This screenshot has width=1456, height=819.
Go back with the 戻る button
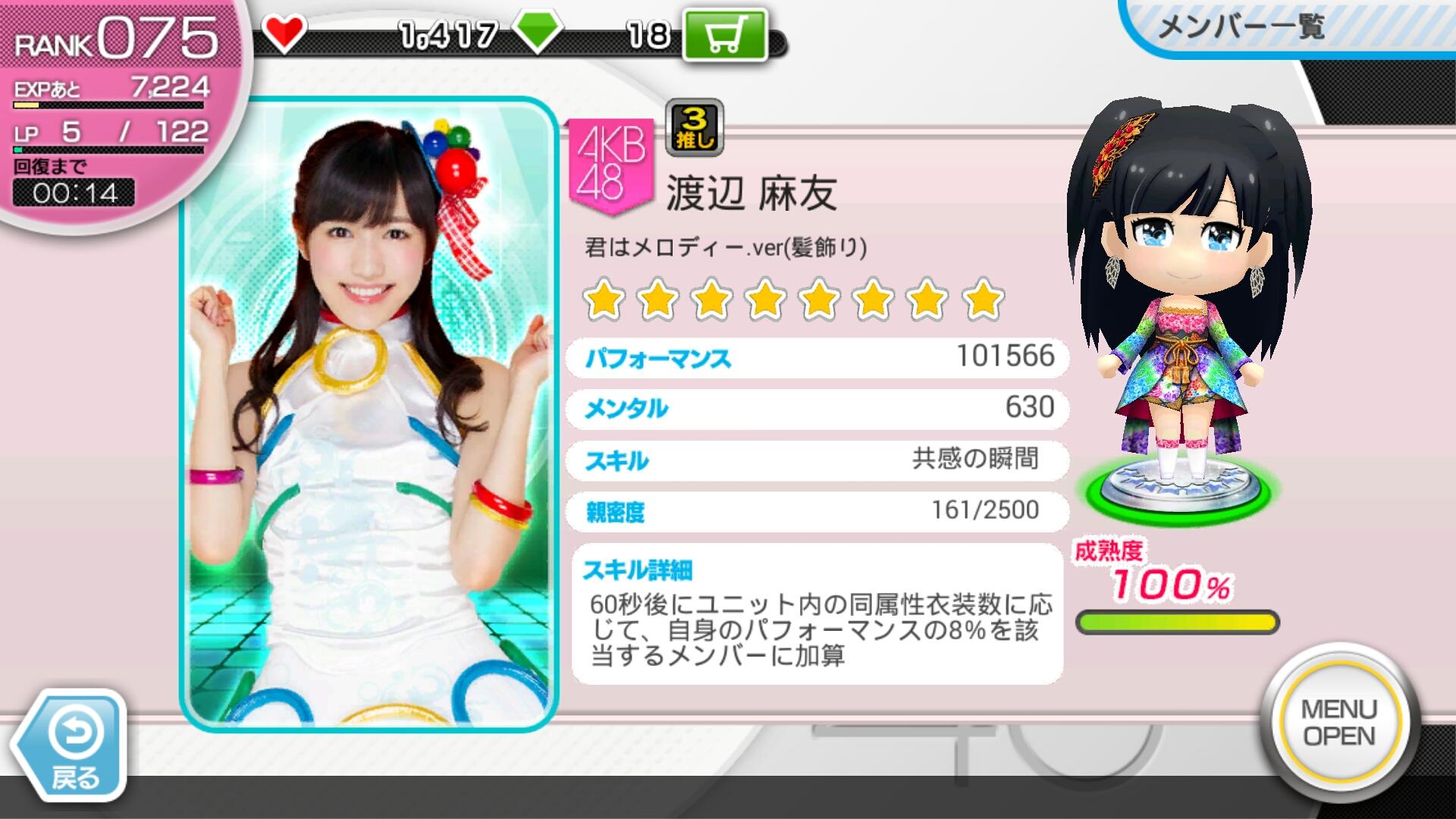click(x=72, y=747)
